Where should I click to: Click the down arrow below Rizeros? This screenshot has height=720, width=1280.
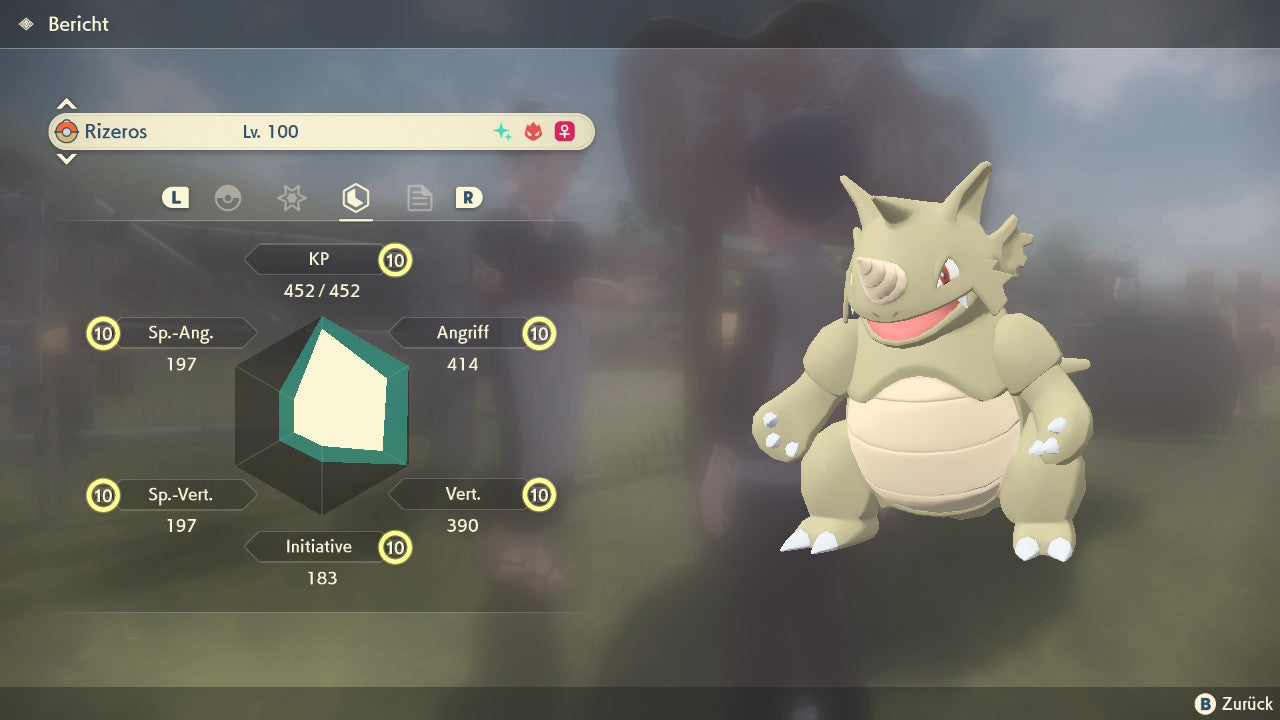pyautogui.click(x=66, y=158)
